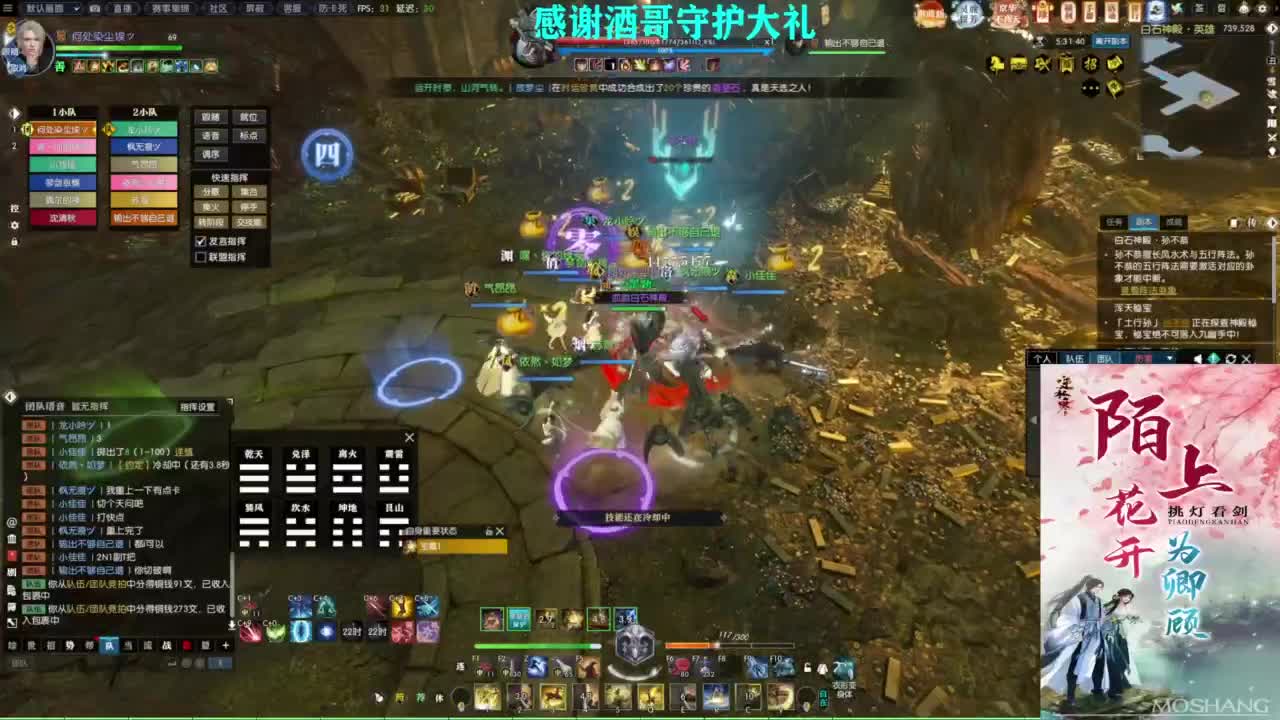The height and width of the screenshot is (720, 1280).
Task: Select the 艮山 trigram icon
Action: (x=395, y=524)
